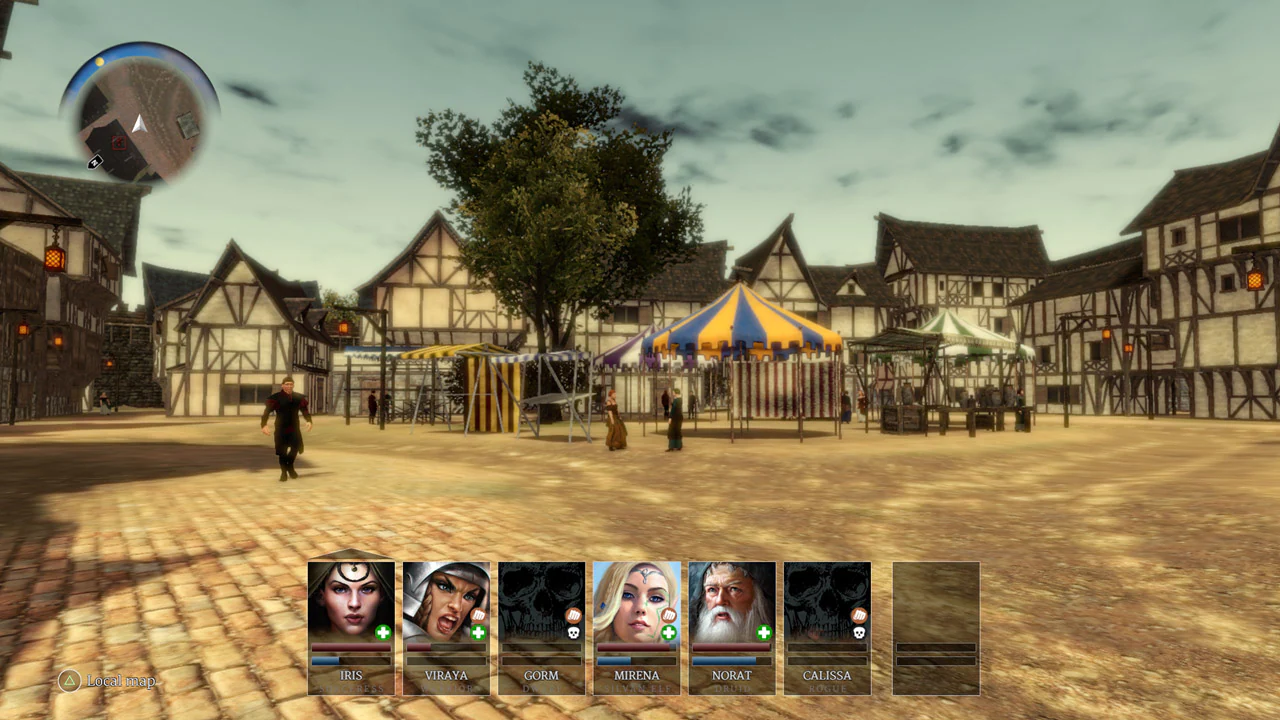Viewport: 1280px width, 720px height.
Task: Select the empty party slot on the right
Action: (x=934, y=628)
